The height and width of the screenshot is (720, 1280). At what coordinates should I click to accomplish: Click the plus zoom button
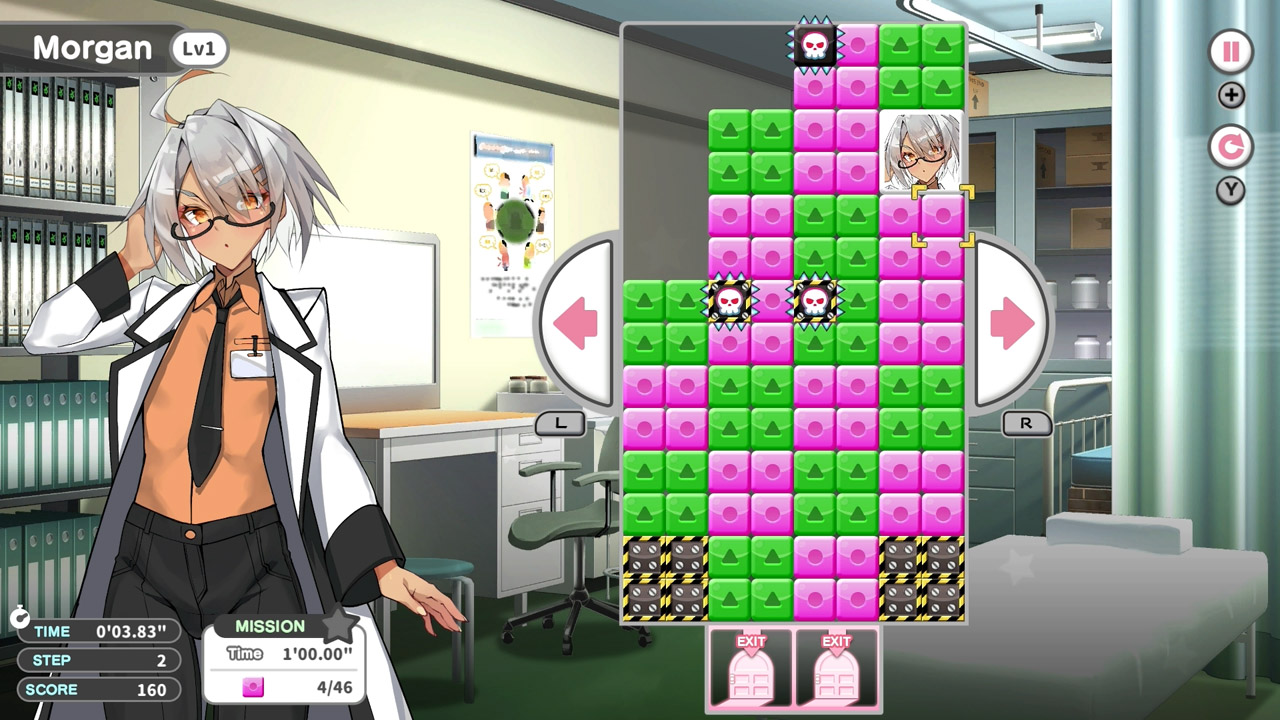point(1229,96)
